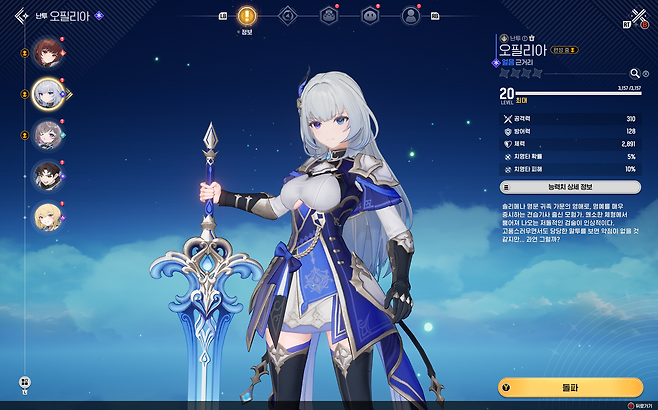Pick the black-haired character portrait
This screenshot has height=410, width=658.
(45, 175)
